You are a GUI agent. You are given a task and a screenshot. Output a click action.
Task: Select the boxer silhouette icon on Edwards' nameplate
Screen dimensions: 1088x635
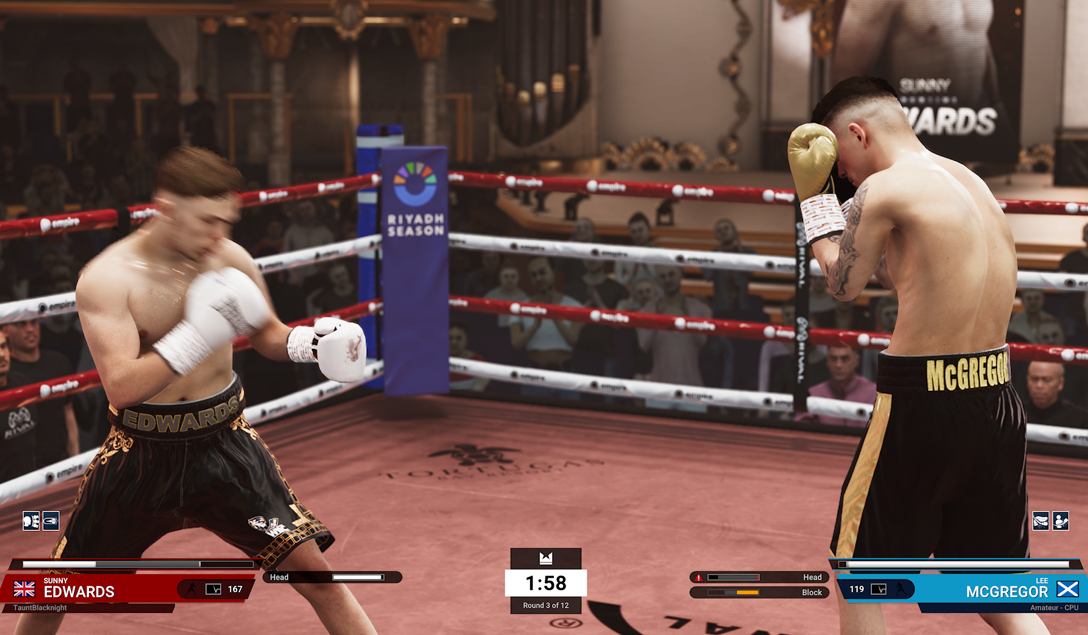coord(191,590)
